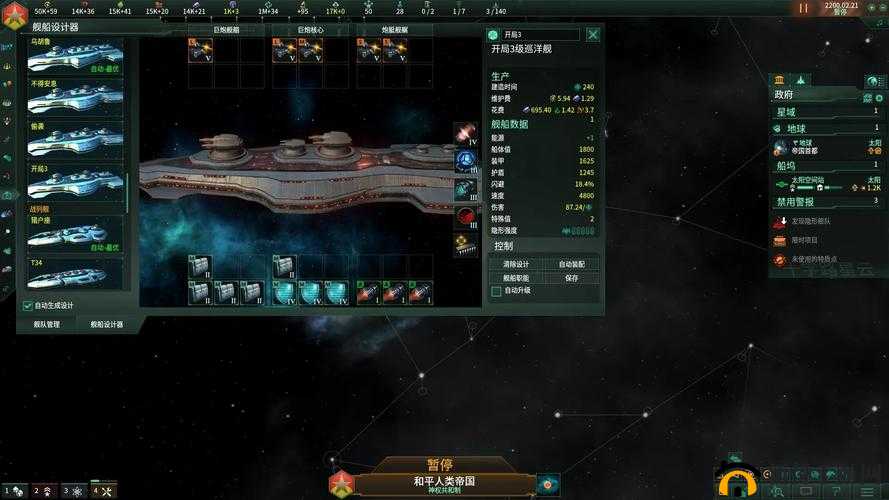Select the red armor utility slot icon
Image resolution: width=889 pixels, height=500 pixels.
pyautogui.click(x=465, y=216)
